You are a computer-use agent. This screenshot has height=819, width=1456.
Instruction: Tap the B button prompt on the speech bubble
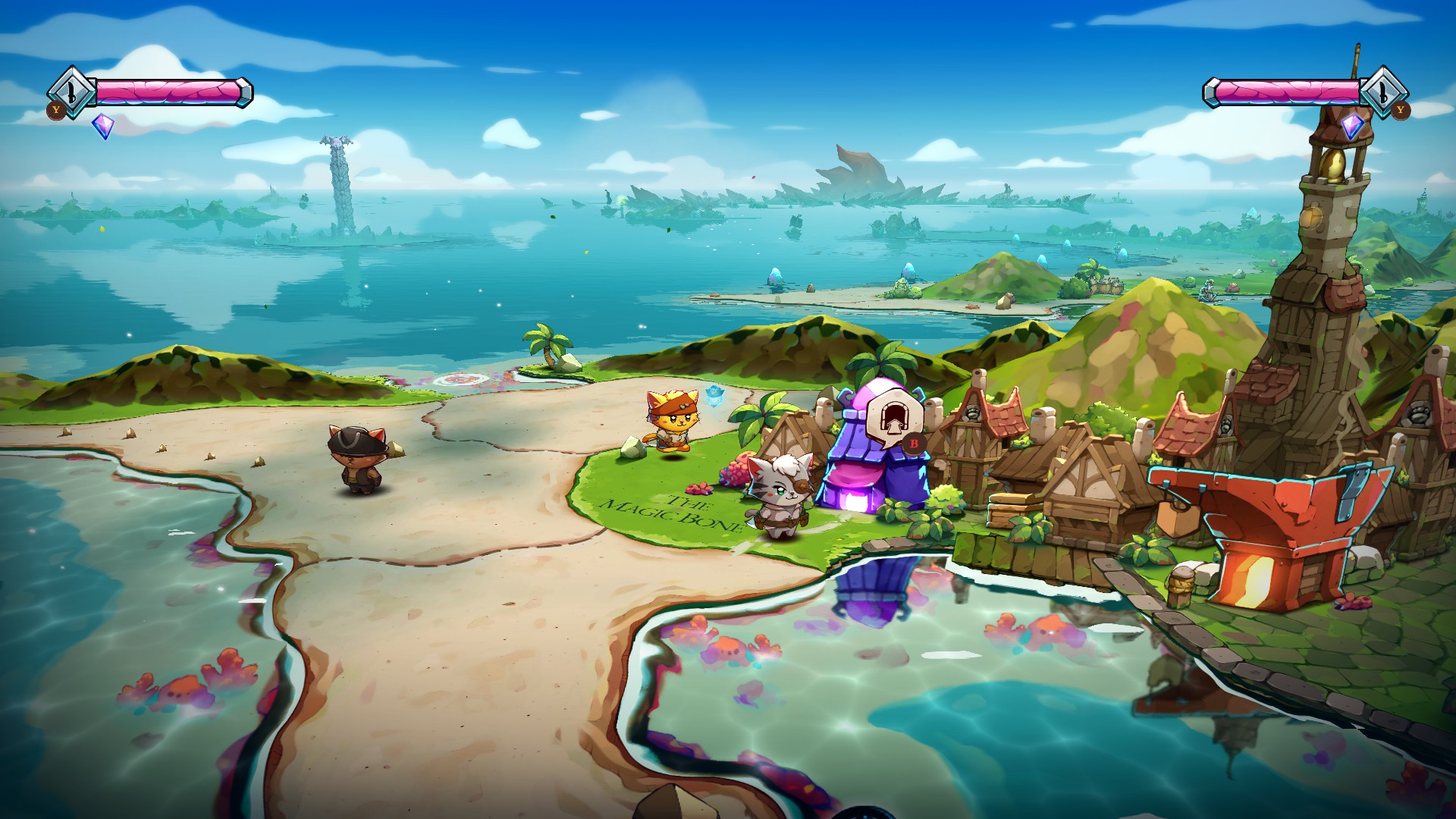coord(914,444)
